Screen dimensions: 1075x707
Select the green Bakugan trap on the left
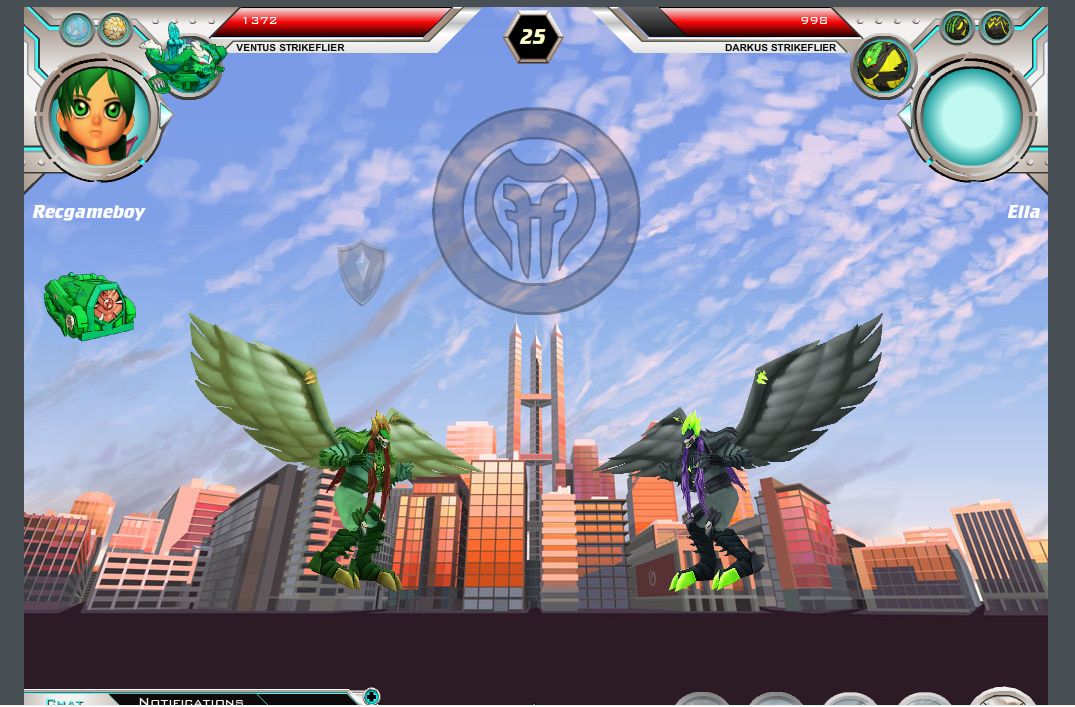90,306
